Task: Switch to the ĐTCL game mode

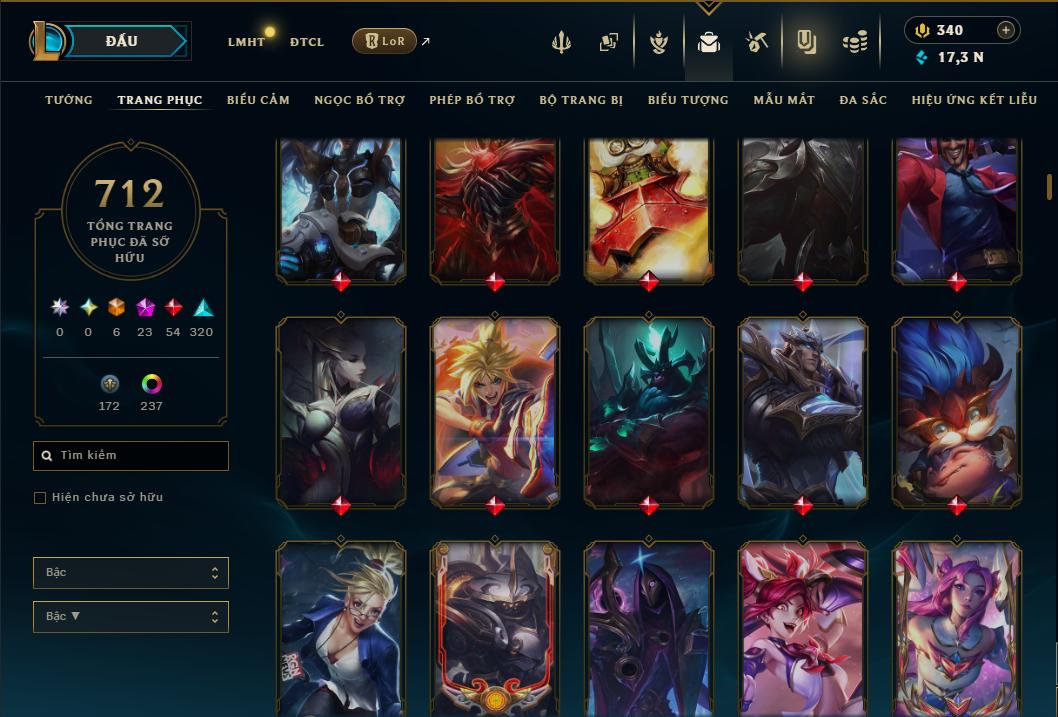Action: pyautogui.click(x=307, y=42)
